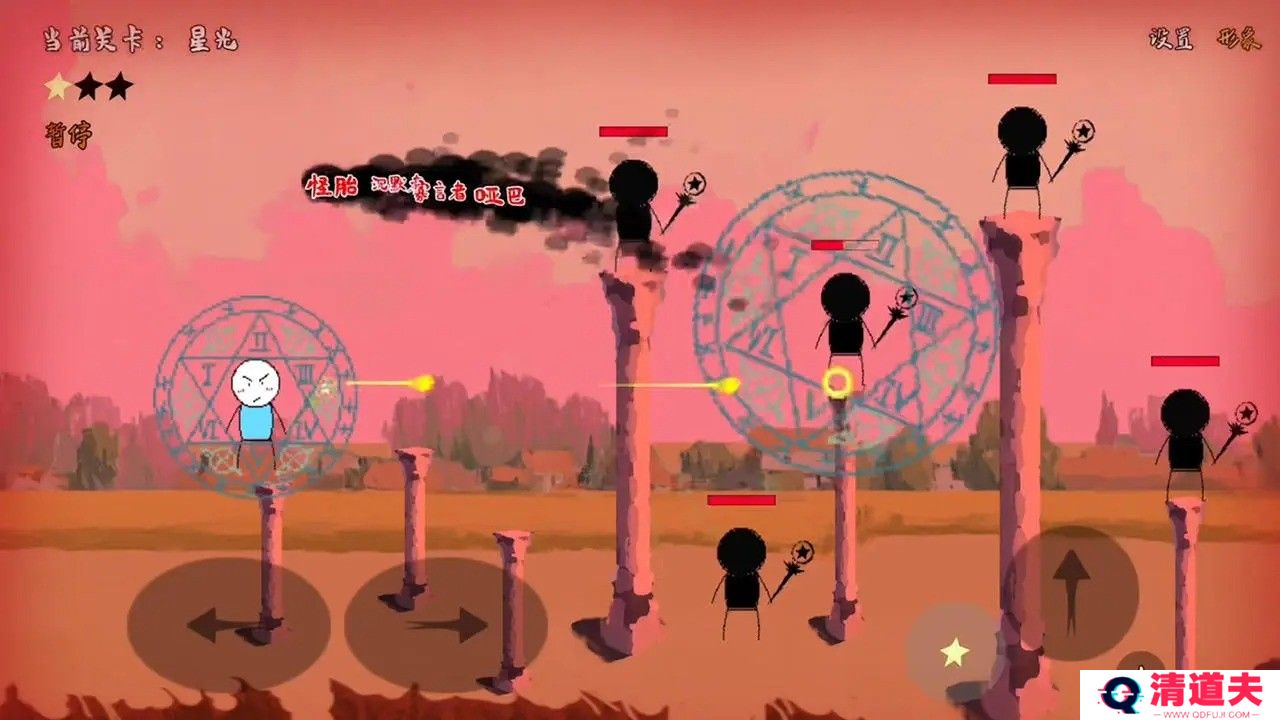
Task: Pause the game with the 暂停 button
Action: click(67, 135)
